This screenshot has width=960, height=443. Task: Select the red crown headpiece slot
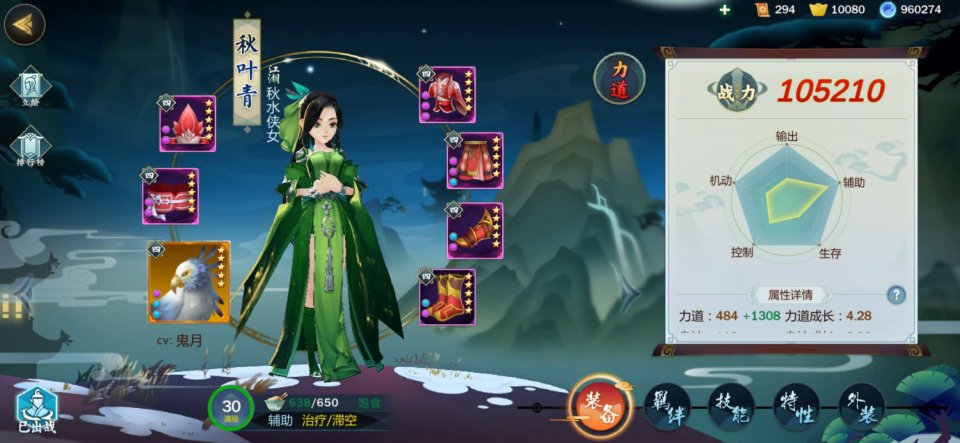pyautogui.click(x=187, y=123)
